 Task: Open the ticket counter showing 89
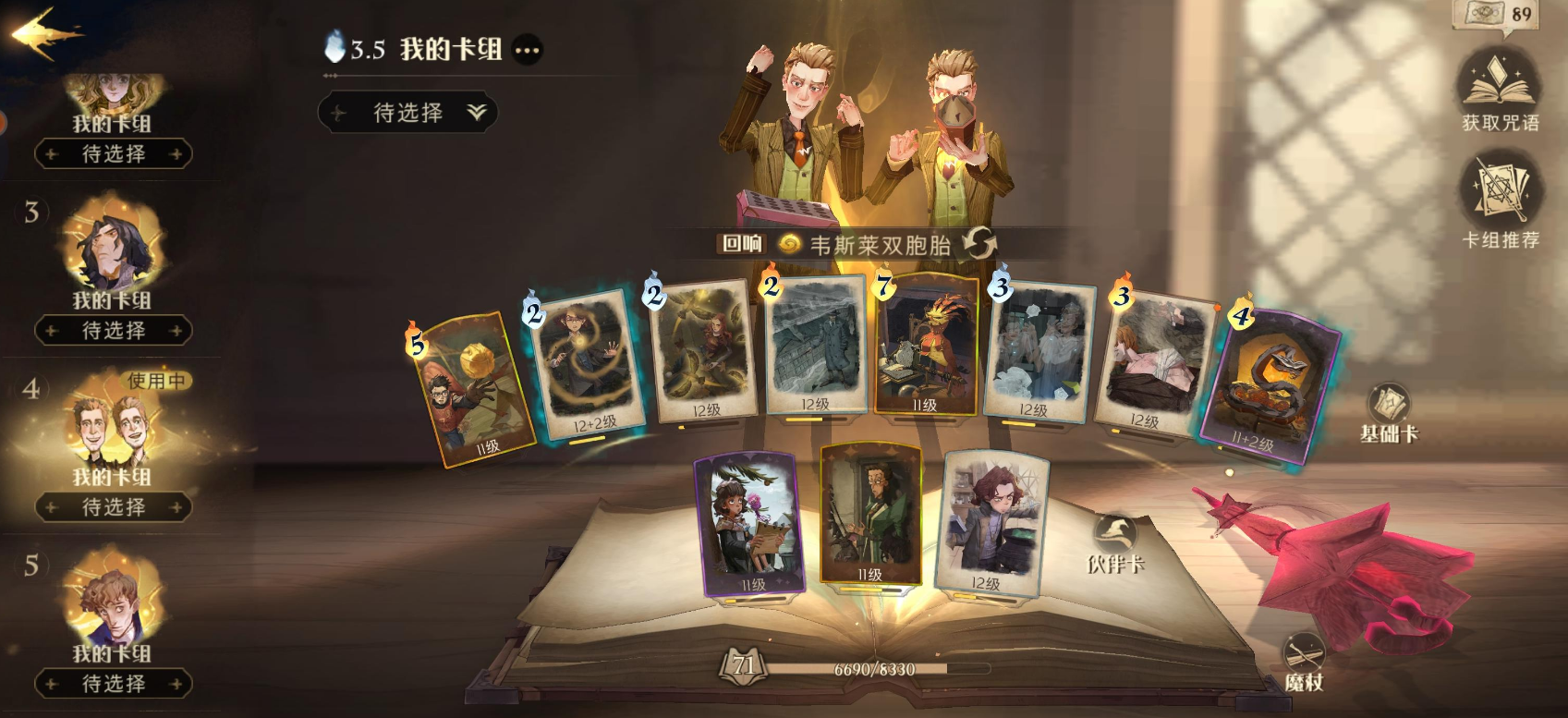point(1498,15)
